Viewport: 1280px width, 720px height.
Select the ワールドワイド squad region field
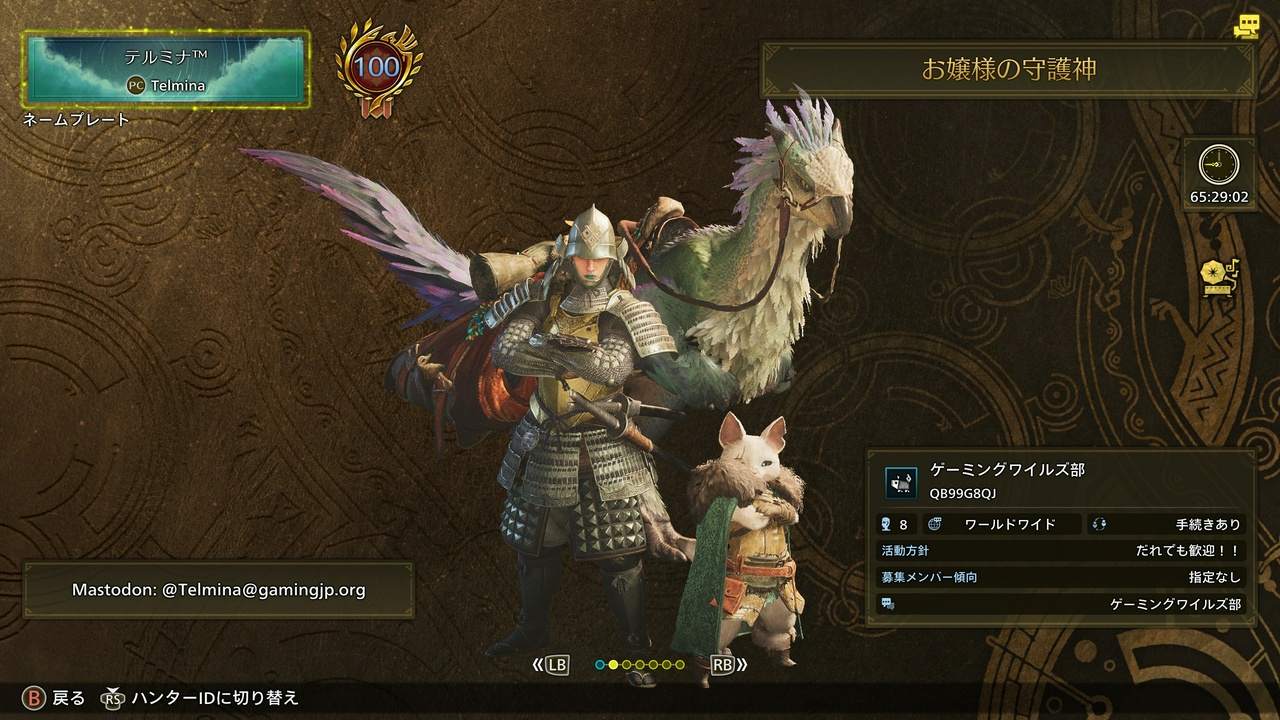point(1004,524)
